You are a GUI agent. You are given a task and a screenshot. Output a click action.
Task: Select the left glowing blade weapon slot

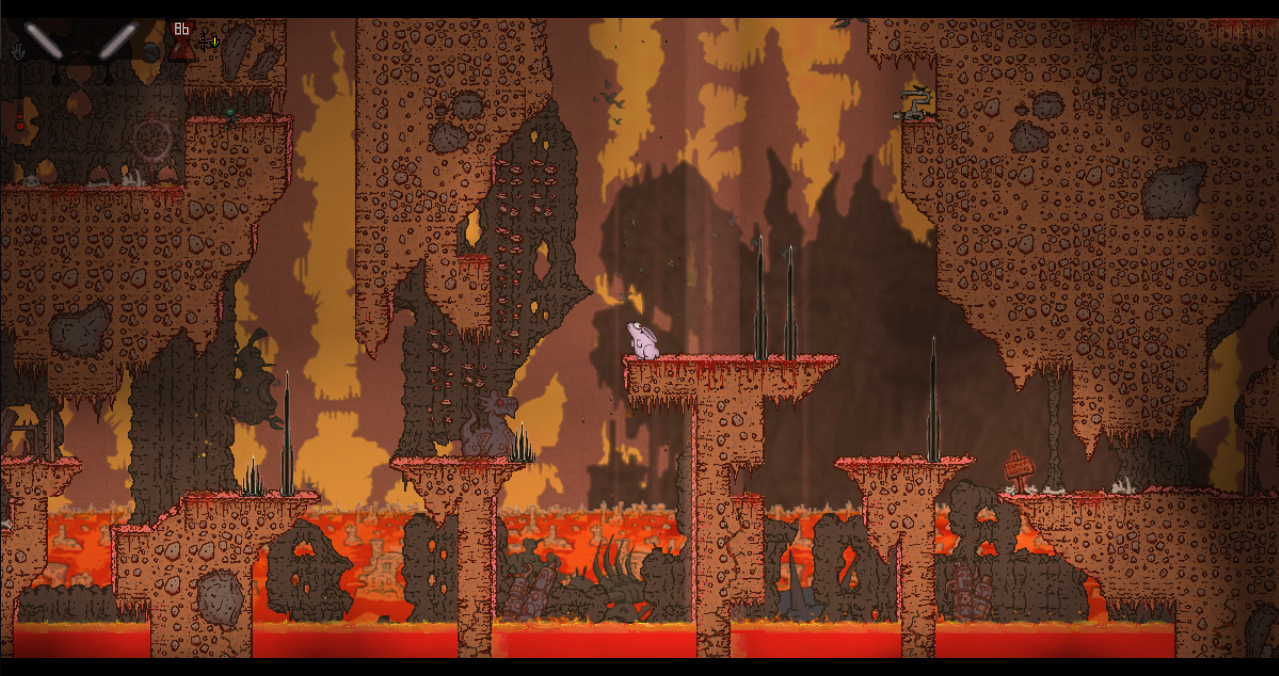[44, 41]
